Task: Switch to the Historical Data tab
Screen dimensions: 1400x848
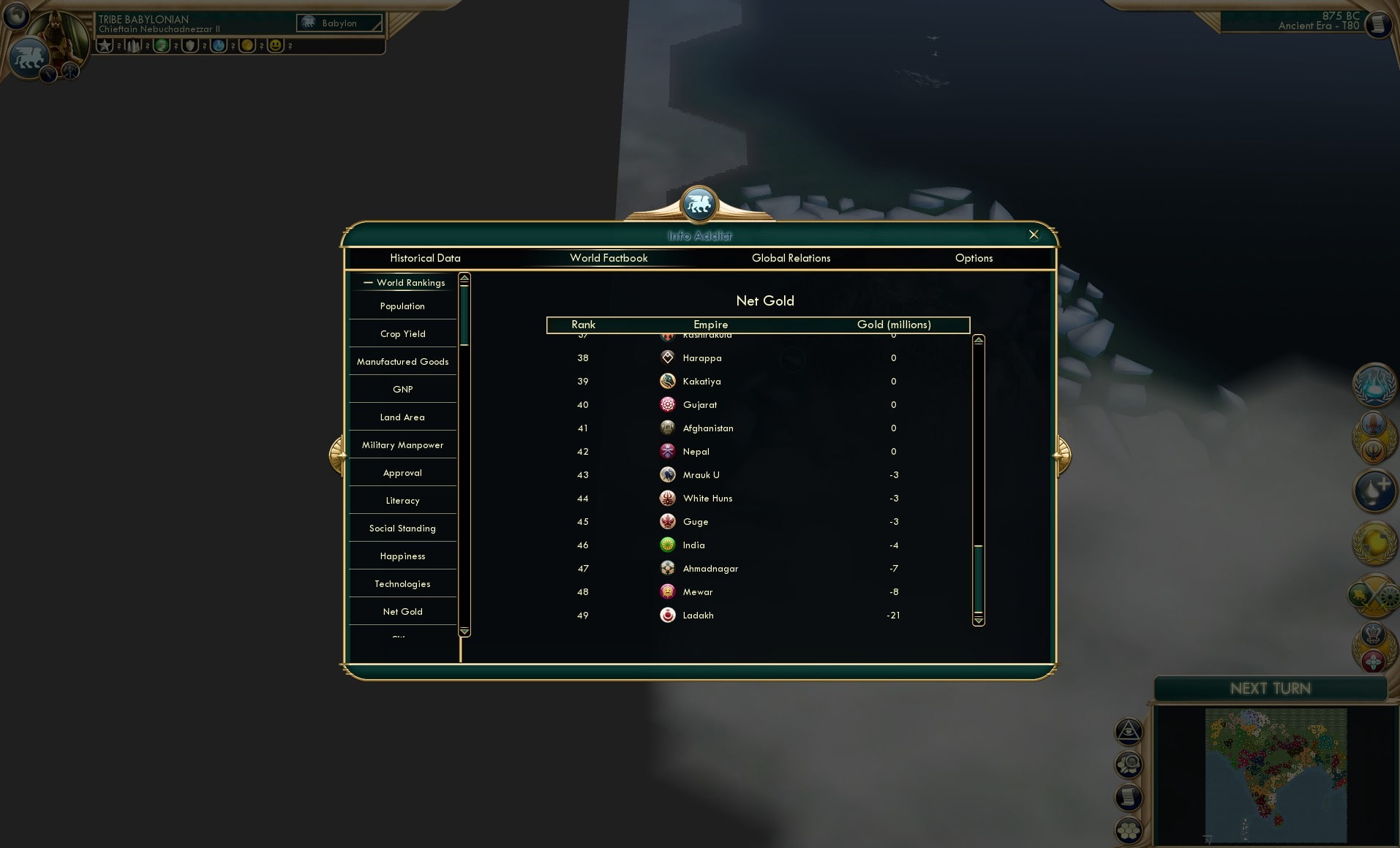Action: (426, 258)
